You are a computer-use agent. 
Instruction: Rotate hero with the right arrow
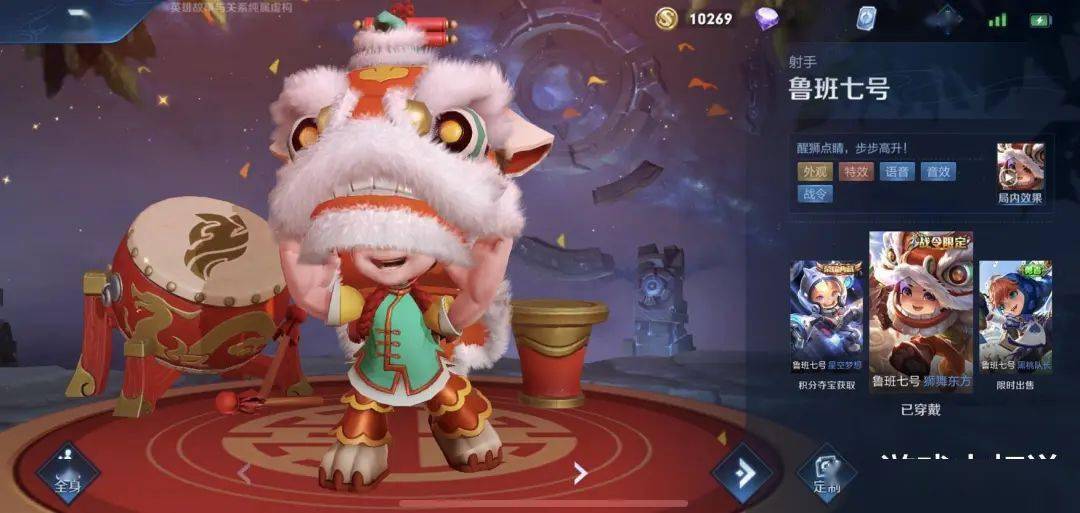(580, 472)
